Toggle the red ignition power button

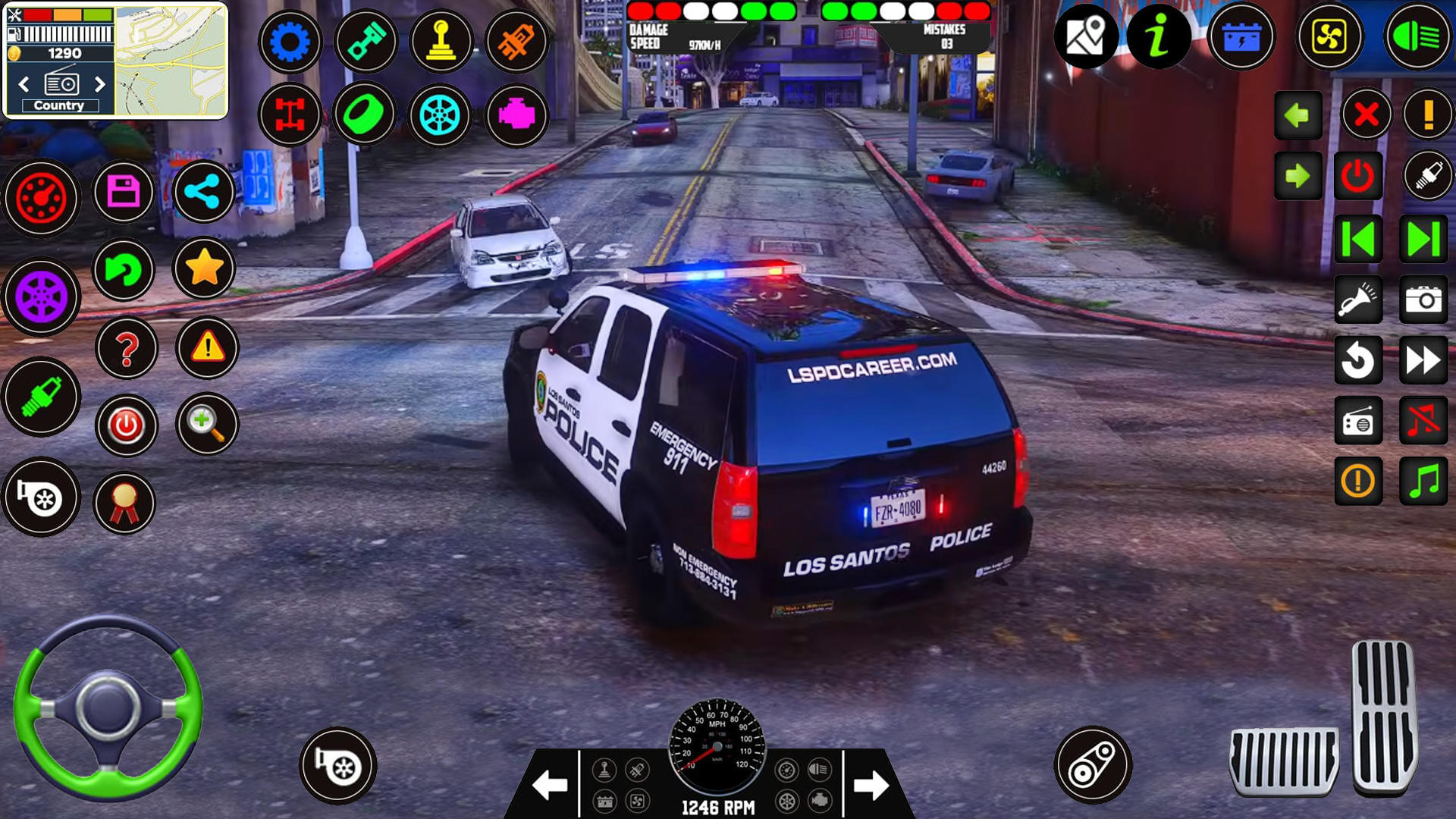[x=1357, y=176]
